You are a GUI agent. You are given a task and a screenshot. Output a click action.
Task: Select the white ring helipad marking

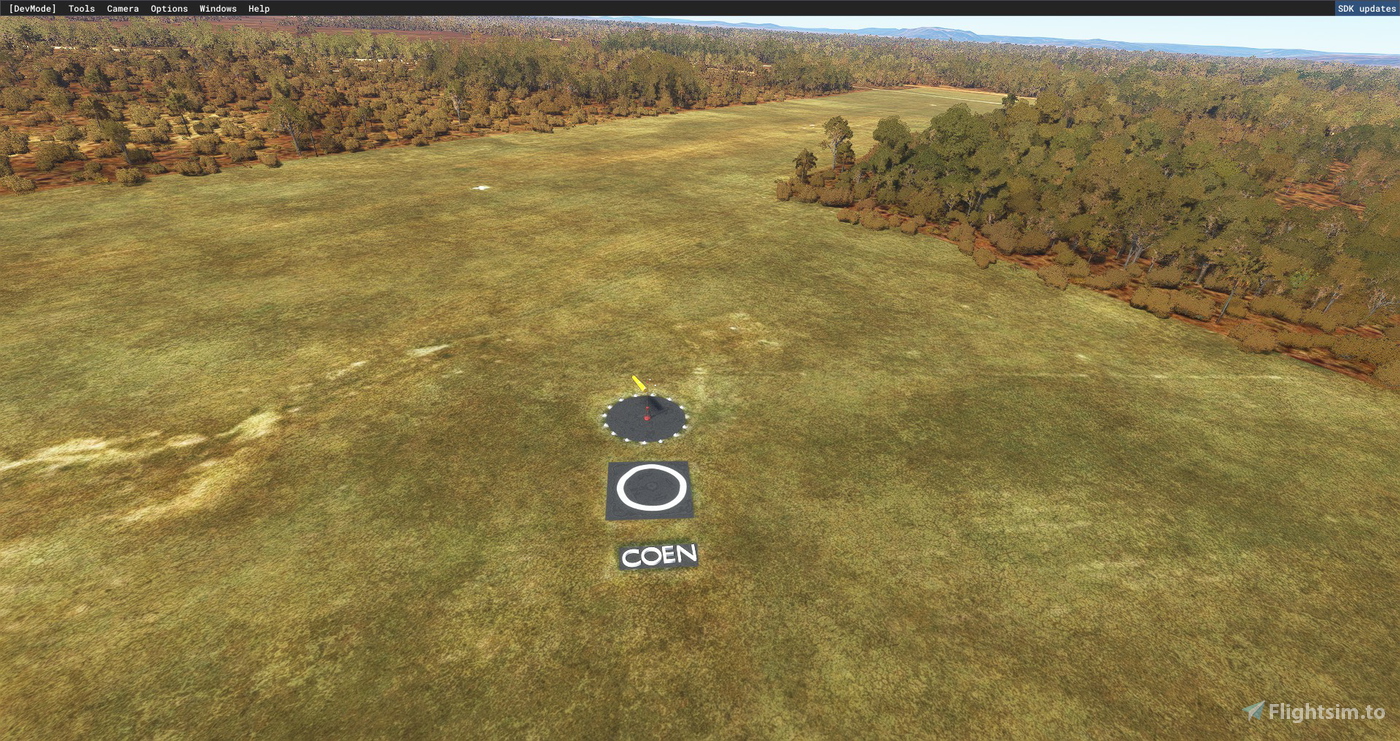(651, 487)
